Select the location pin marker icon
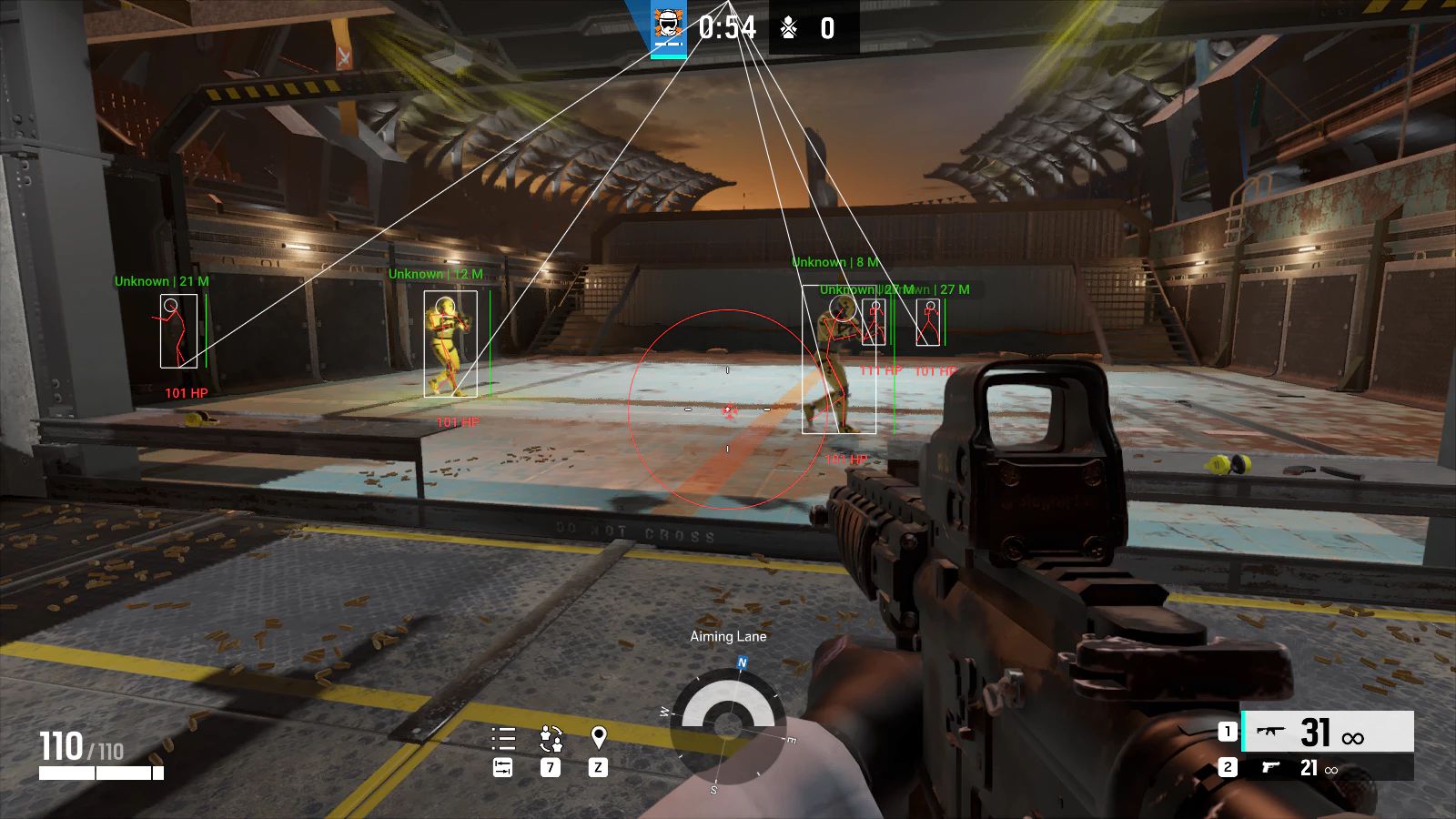 [x=598, y=737]
